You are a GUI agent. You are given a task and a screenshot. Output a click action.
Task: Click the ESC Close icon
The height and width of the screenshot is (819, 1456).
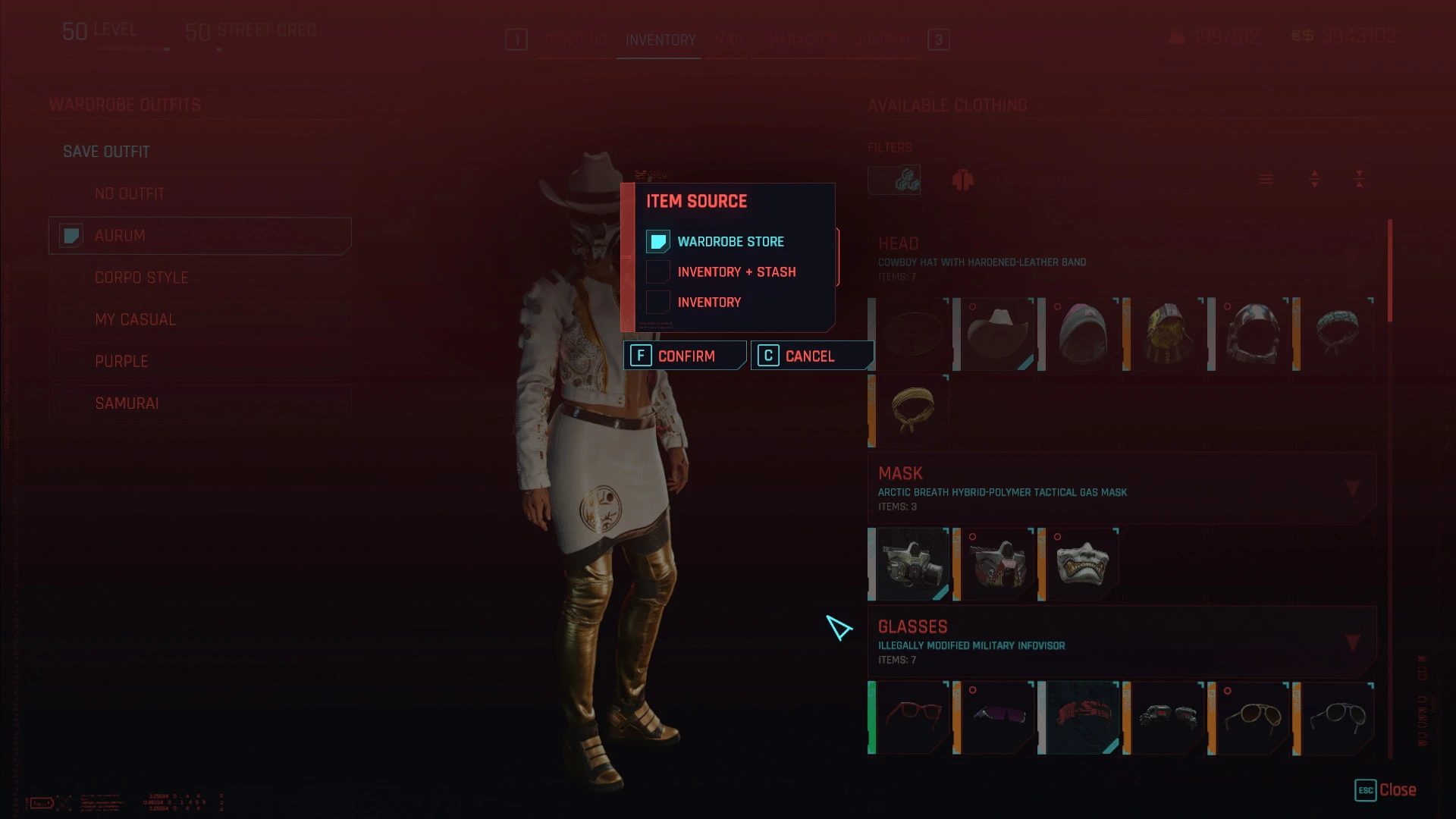pos(1367,790)
